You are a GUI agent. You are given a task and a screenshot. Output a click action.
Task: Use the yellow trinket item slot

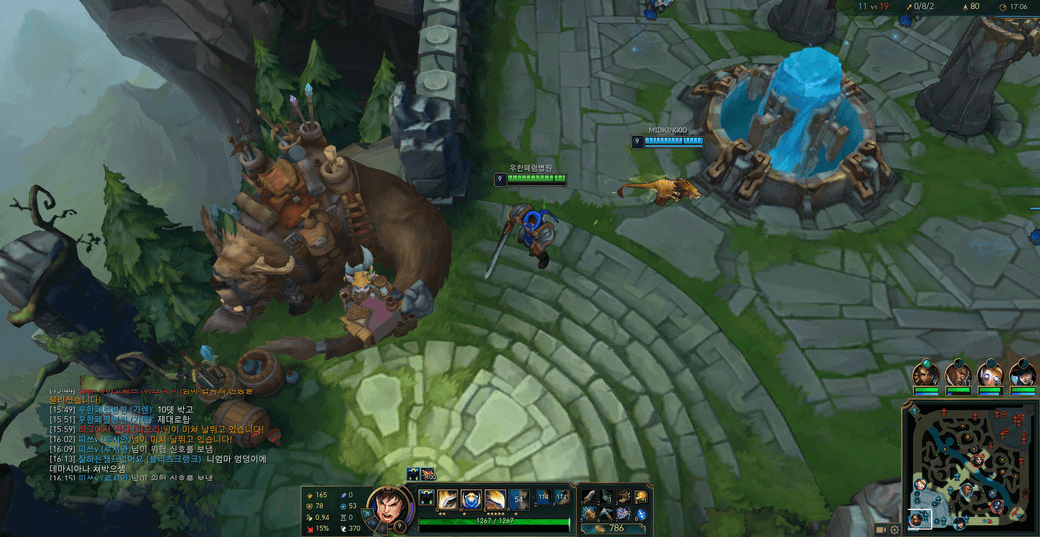(x=641, y=497)
